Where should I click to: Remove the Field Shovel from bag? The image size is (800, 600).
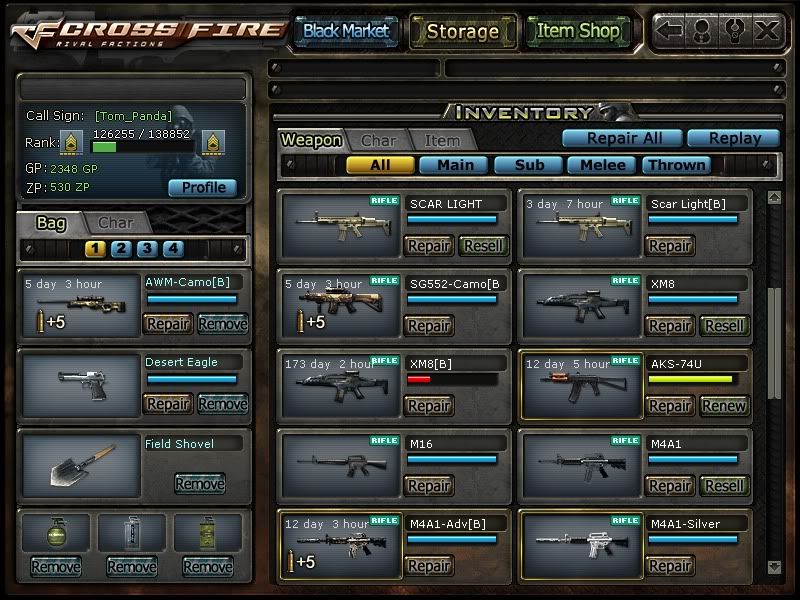coord(199,484)
